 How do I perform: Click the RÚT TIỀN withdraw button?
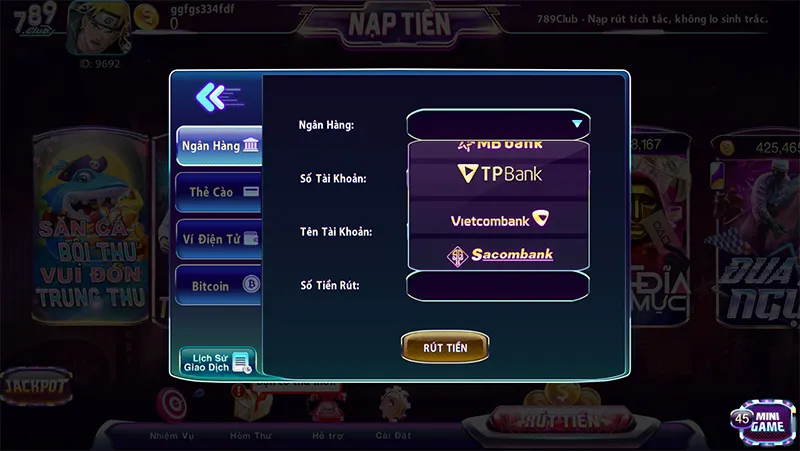[445, 347]
